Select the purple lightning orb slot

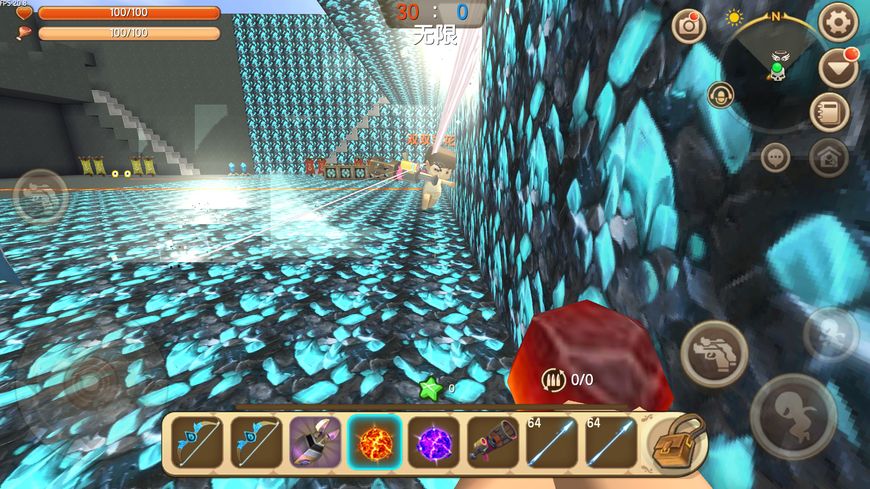pyautogui.click(x=434, y=442)
